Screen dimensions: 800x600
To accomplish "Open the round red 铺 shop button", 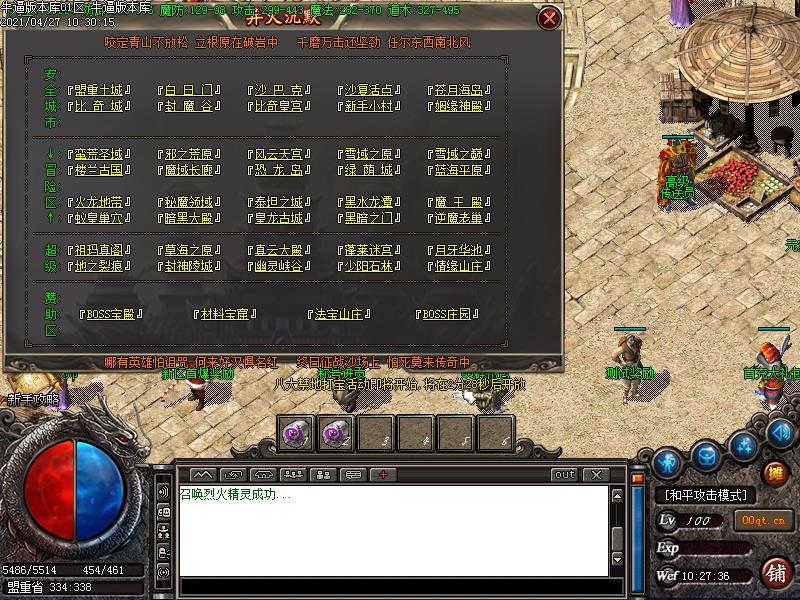I will coord(775,573).
